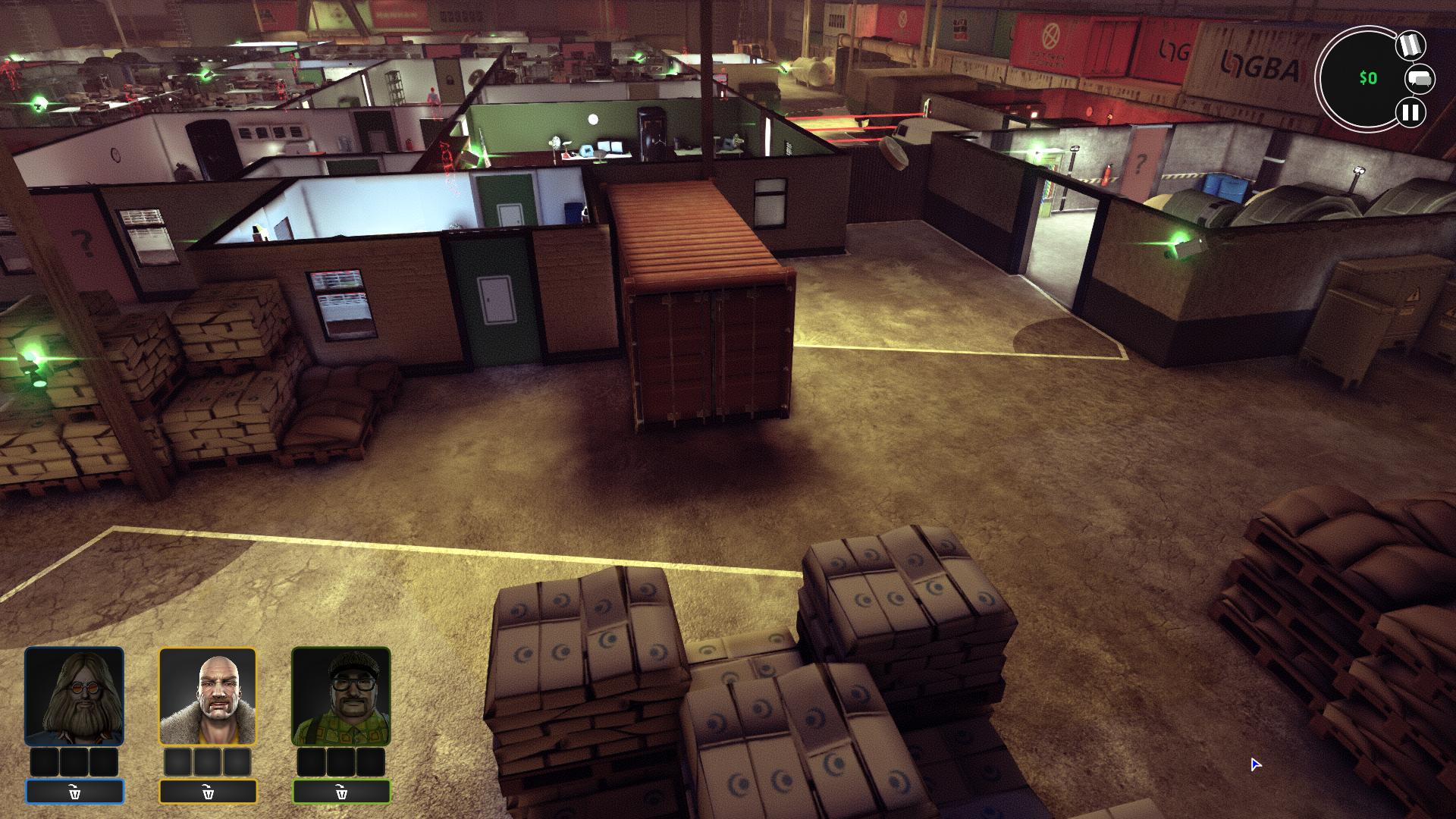Pause the game with the pause button

click(x=1410, y=113)
